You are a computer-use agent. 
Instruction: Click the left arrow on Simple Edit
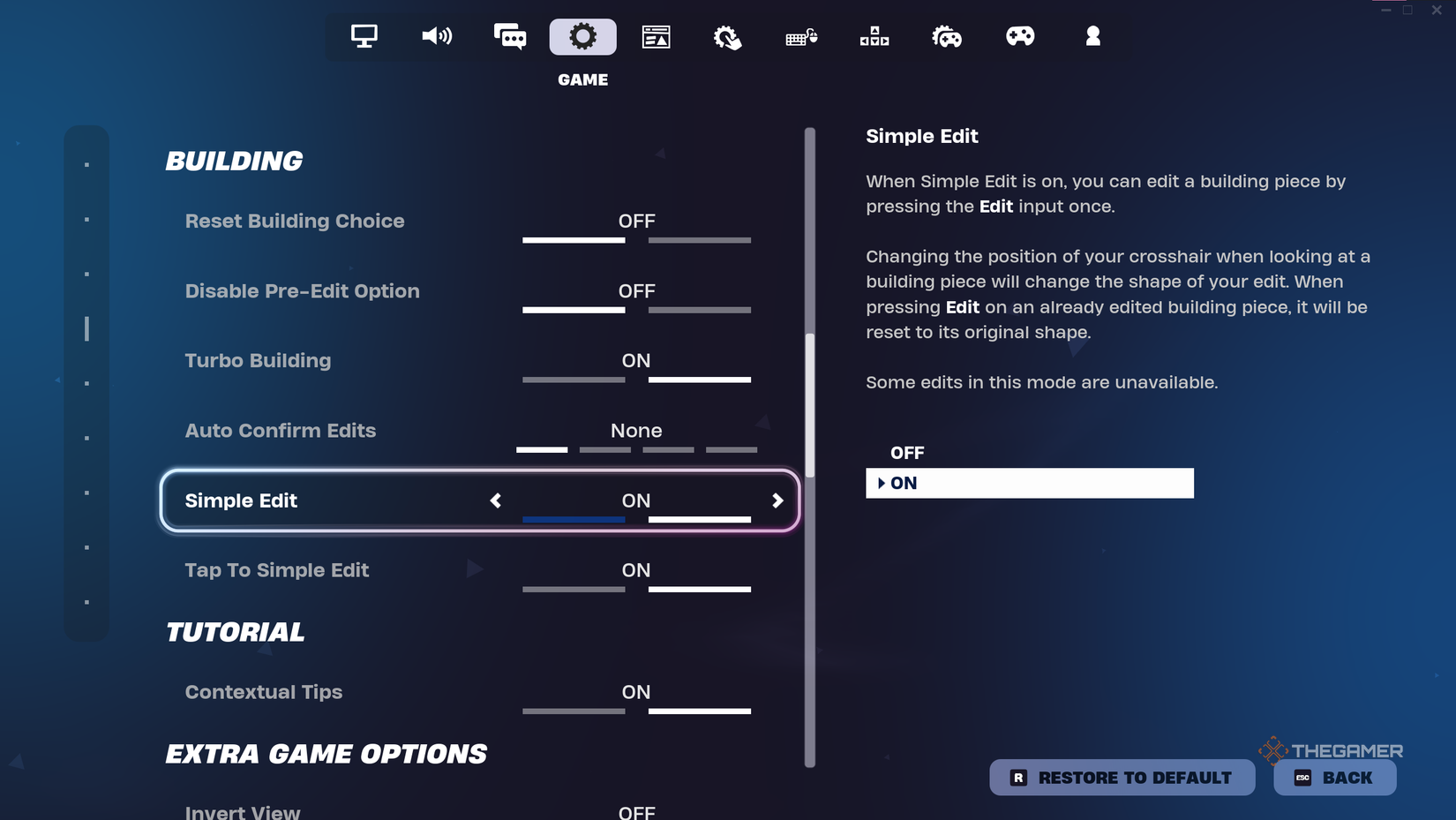point(496,500)
